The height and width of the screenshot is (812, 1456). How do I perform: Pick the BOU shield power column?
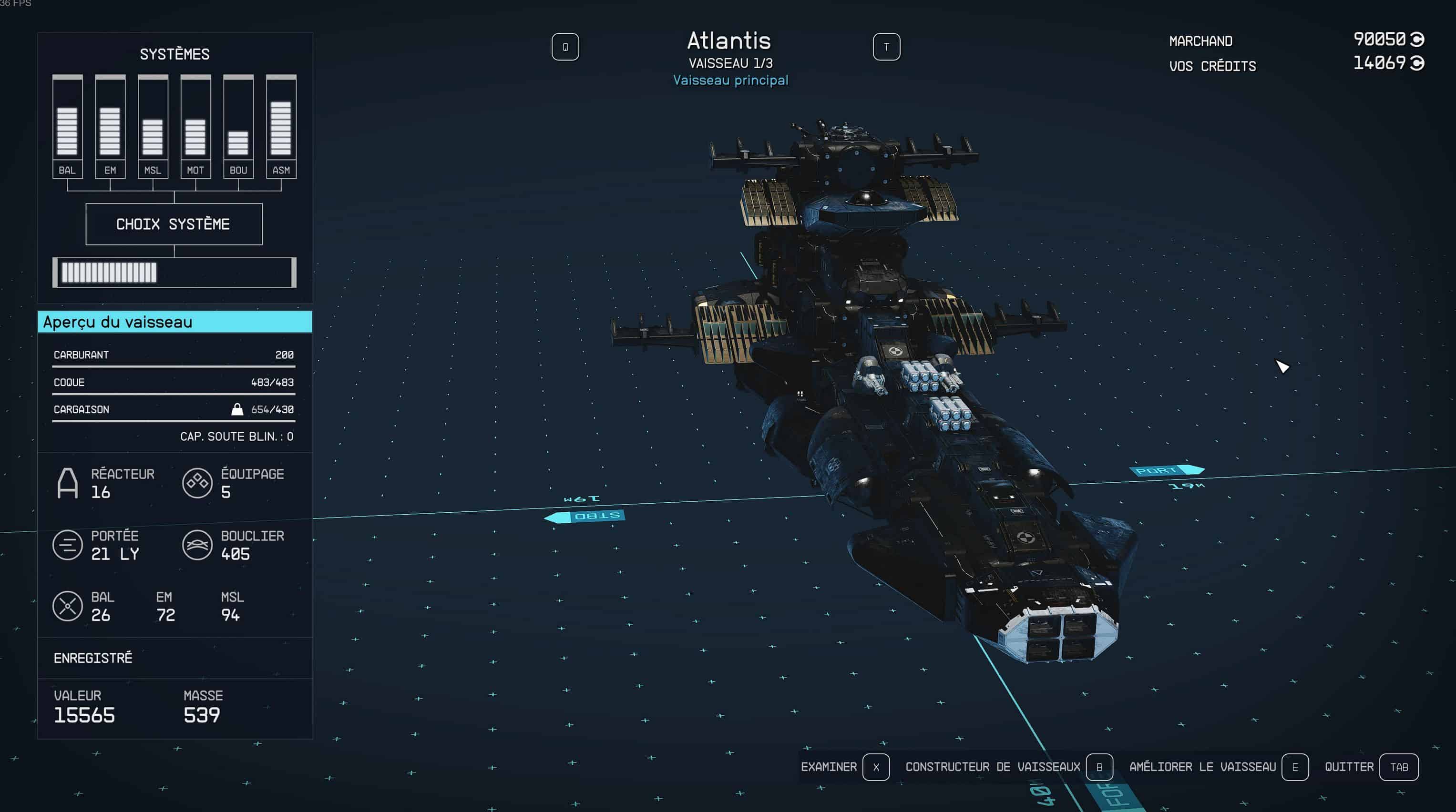(x=238, y=127)
